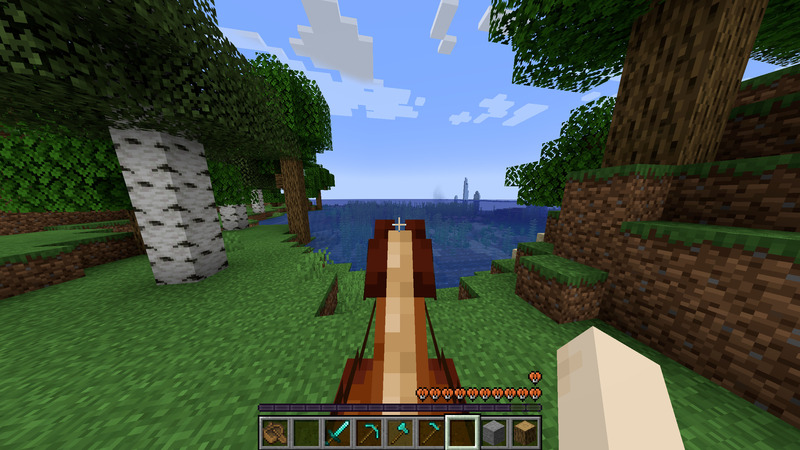
Task: Switch to the diamond hoe slot
Action: [x=431, y=432]
